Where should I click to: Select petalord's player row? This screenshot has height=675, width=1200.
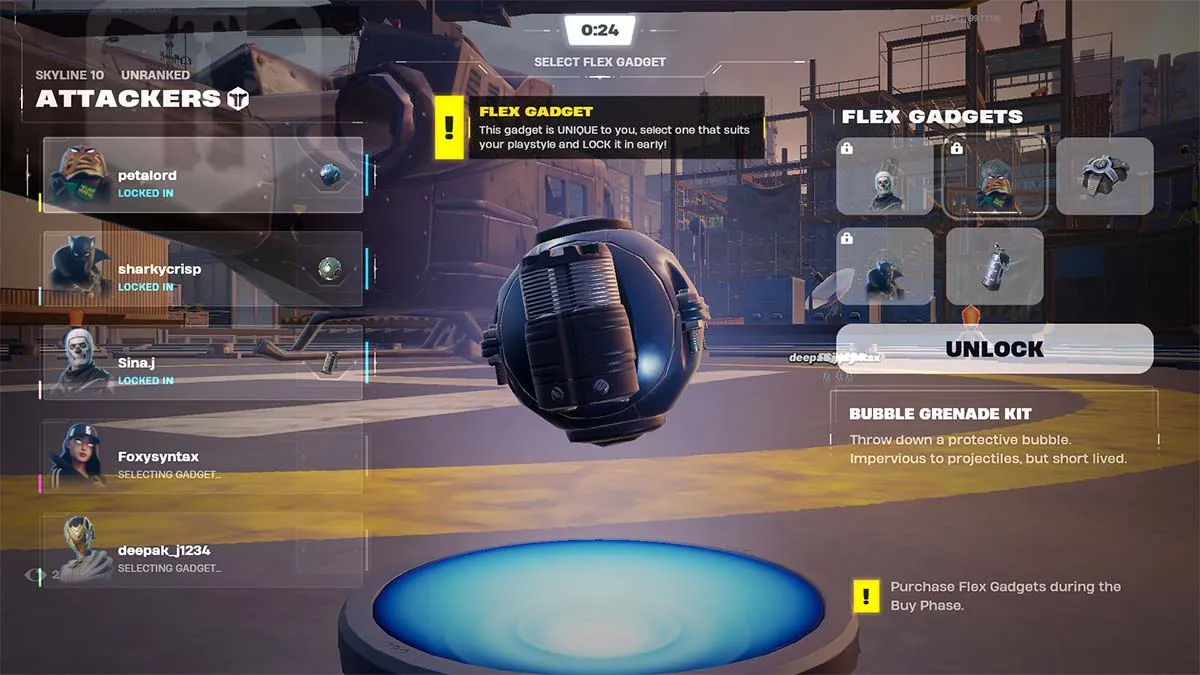203,176
